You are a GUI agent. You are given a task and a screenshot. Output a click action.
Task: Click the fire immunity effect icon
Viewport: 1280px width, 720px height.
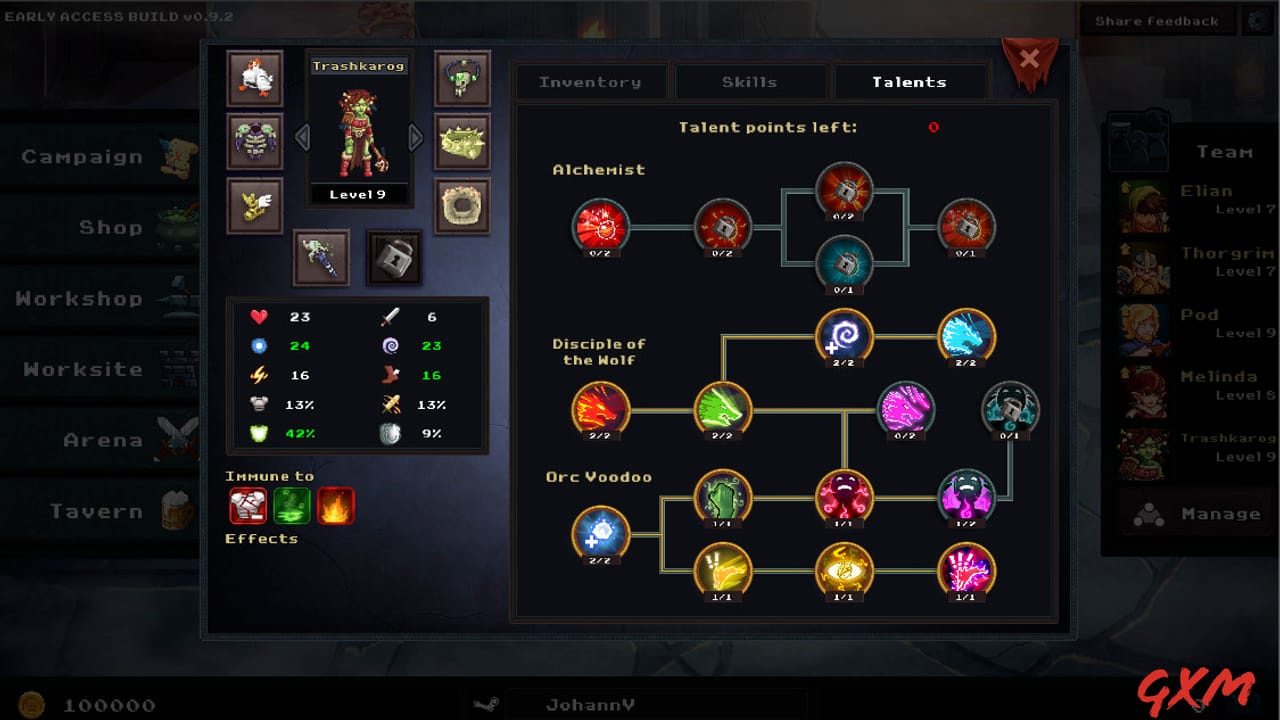pyautogui.click(x=334, y=505)
